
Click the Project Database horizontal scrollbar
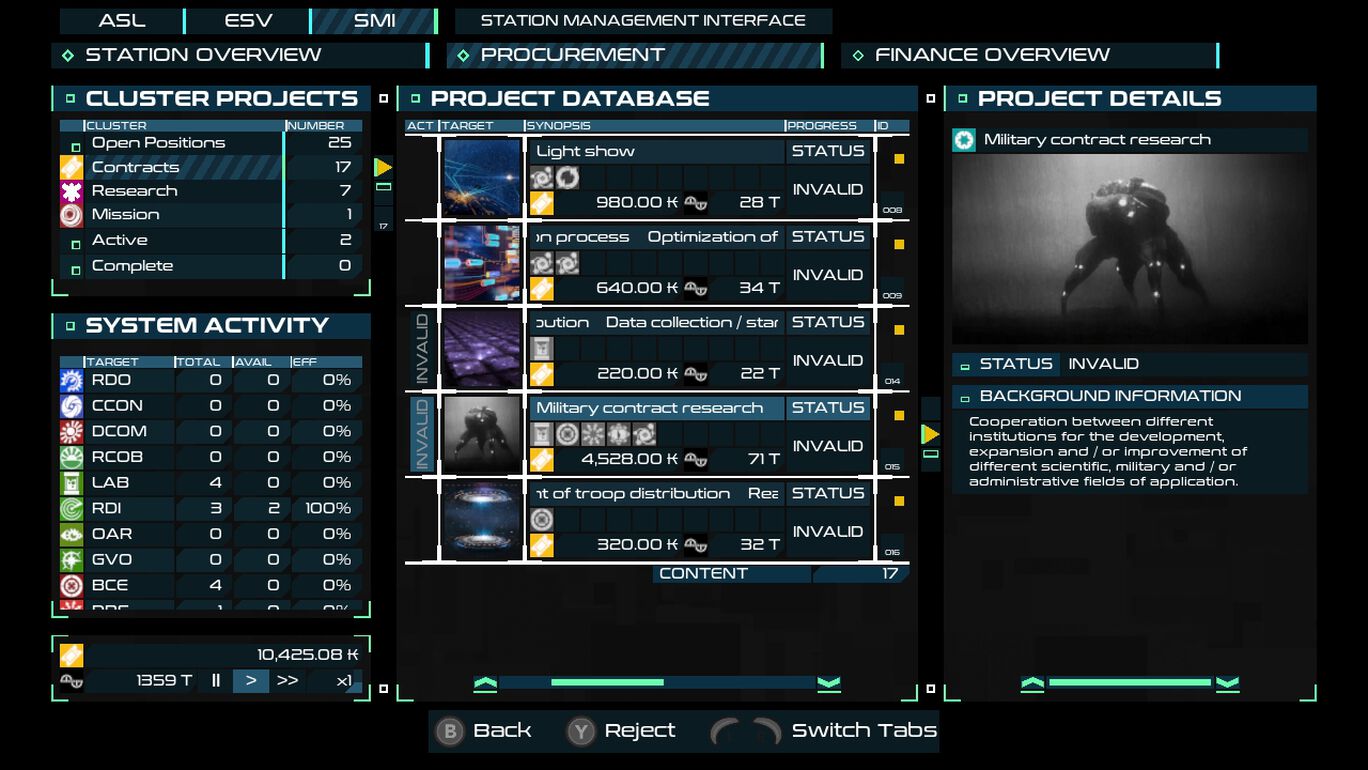pos(657,683)
